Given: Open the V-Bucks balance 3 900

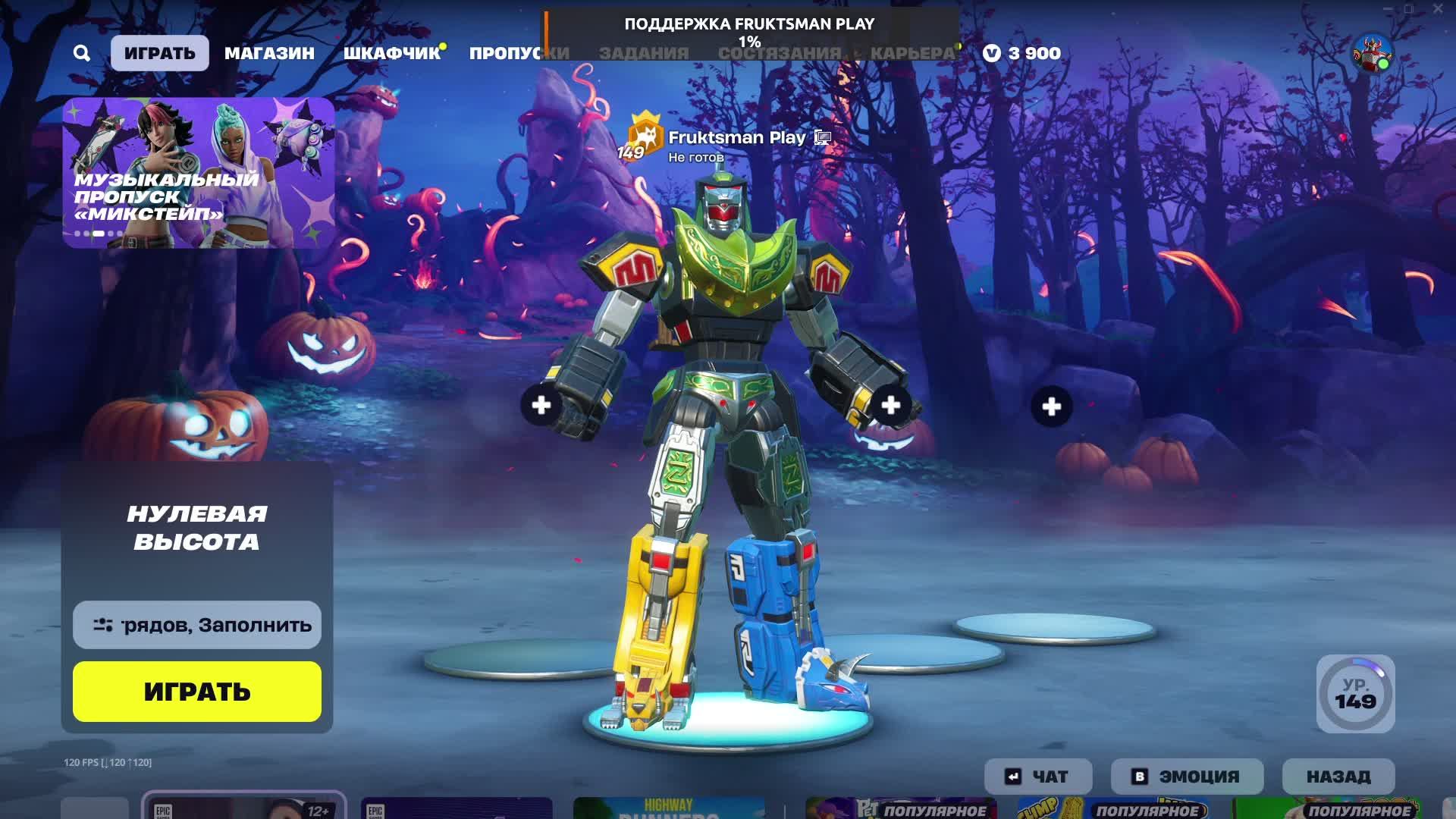Looking at the screenshot, I should [1022, 53].
